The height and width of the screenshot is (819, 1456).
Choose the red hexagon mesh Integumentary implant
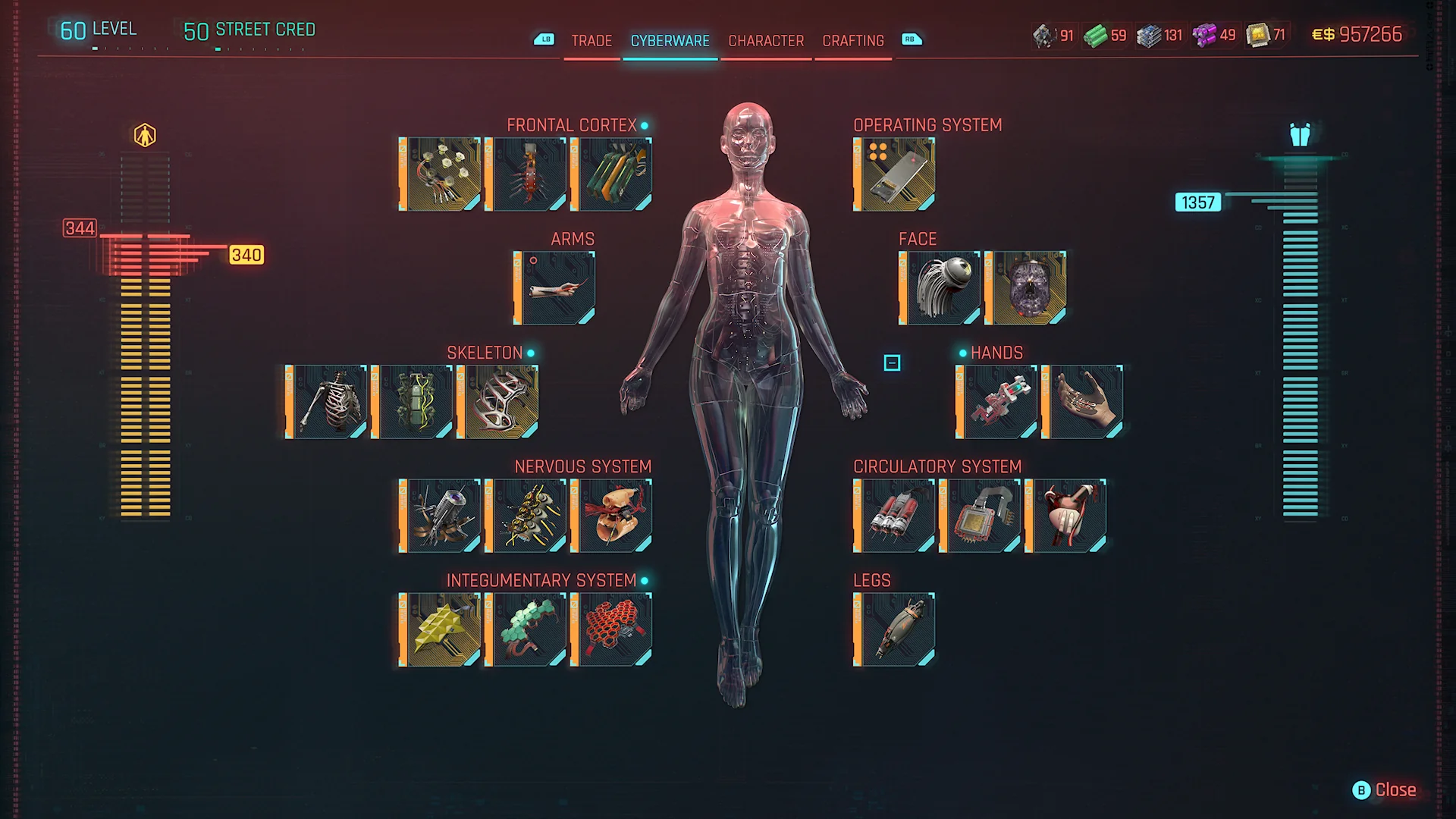tap(612, 629)
